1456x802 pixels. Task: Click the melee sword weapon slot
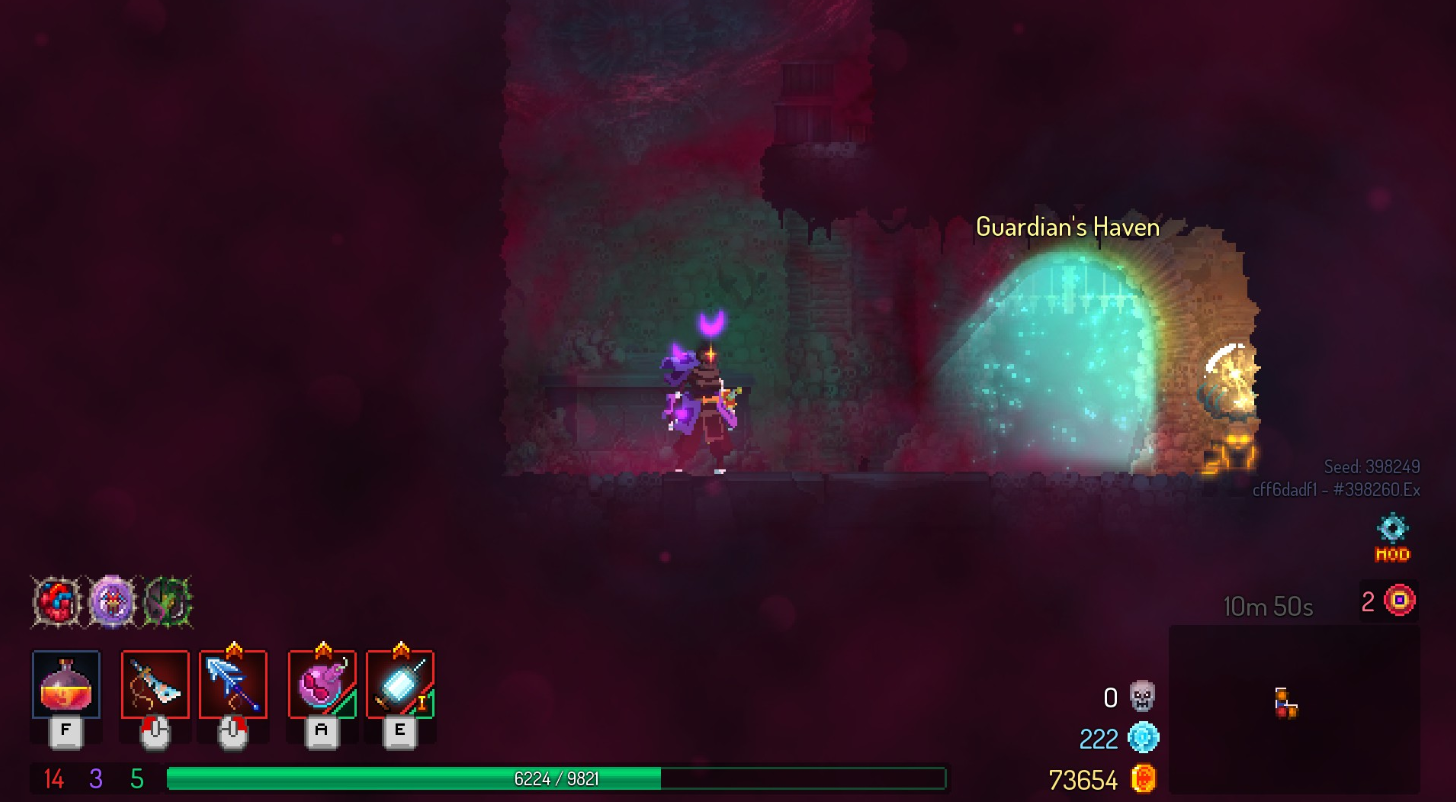[x=155, y=686]
